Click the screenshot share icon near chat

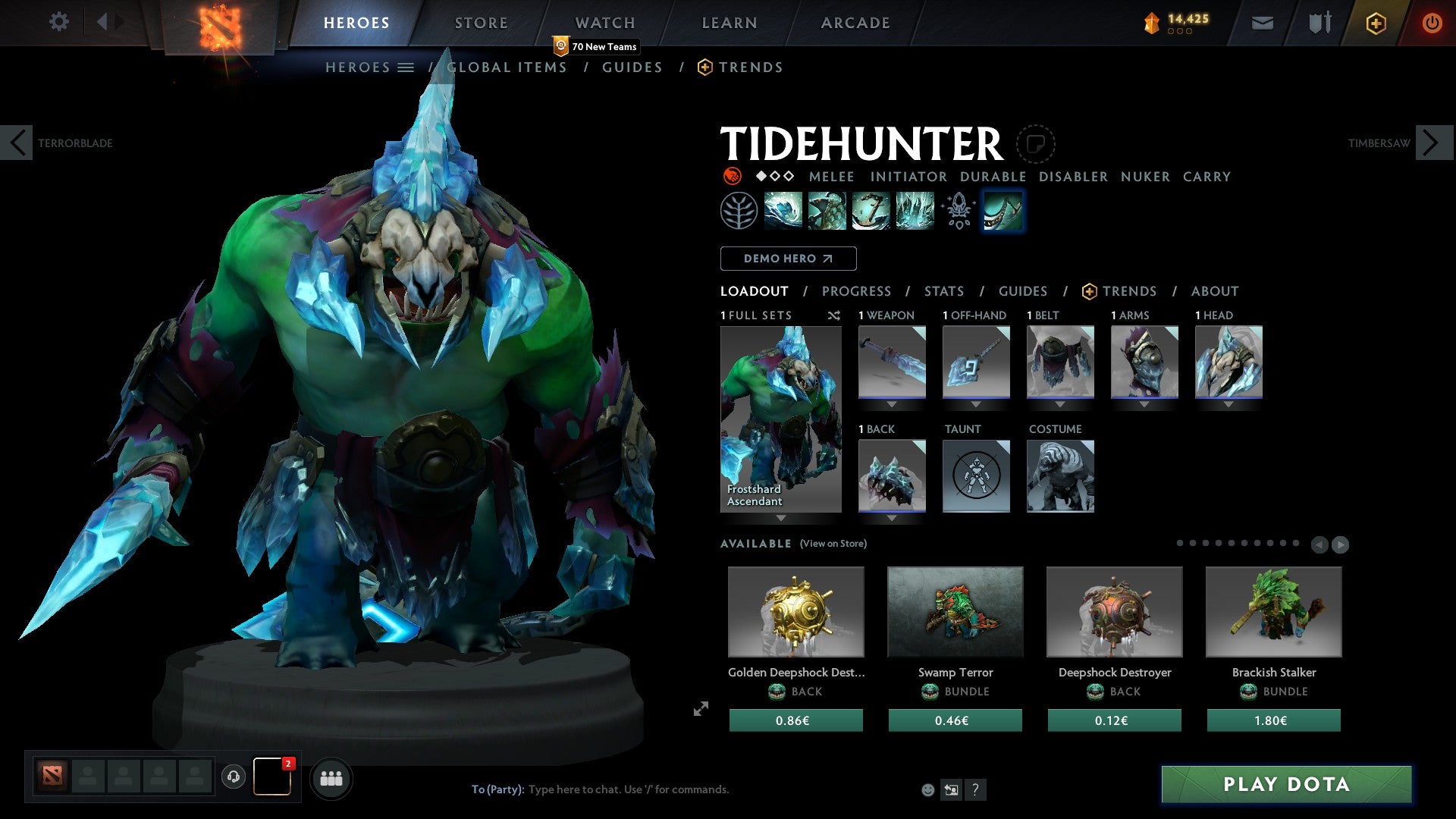pos(951,789)
